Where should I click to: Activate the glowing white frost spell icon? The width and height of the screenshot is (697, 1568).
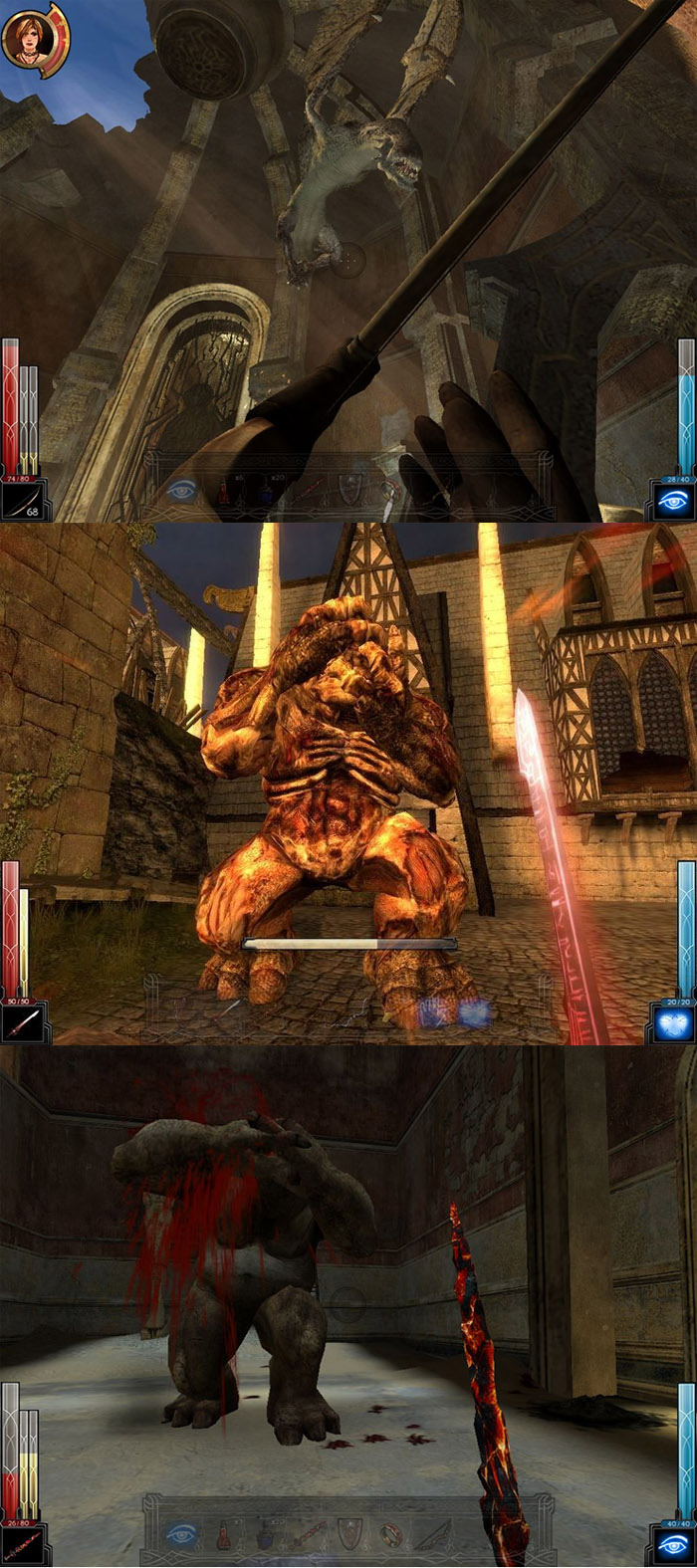[x=673, y=1024]
